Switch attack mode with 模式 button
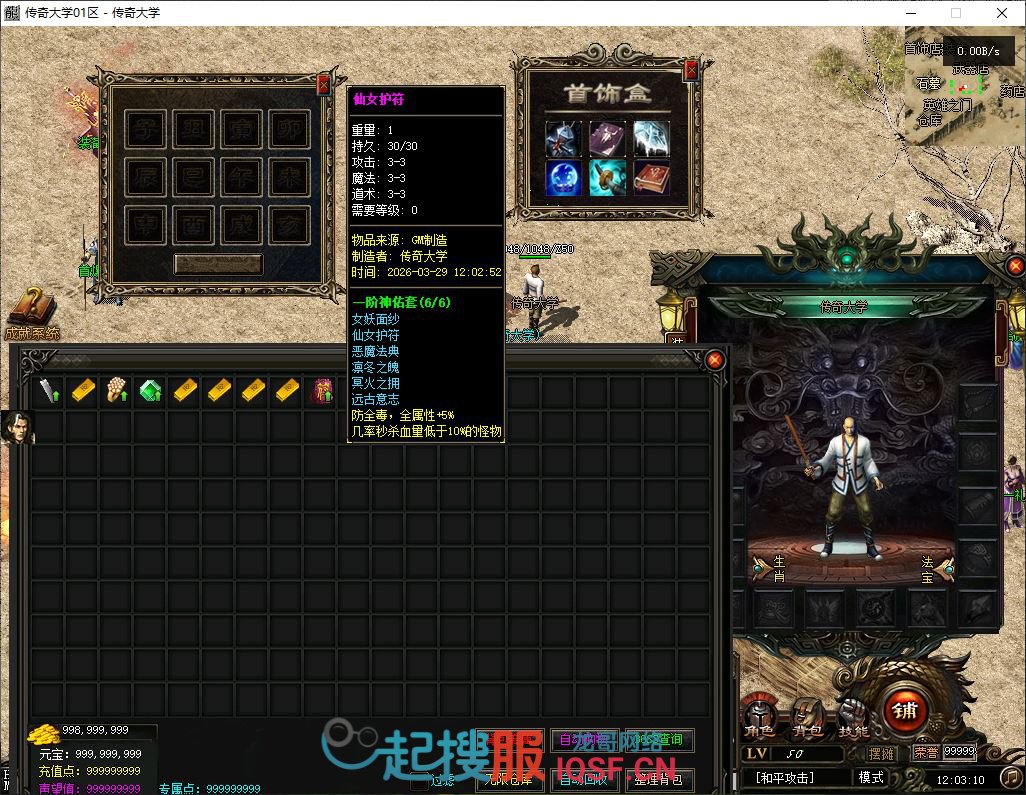Image resolution: width=1026 pixels, height=795 pixels. click(x=870, y=777)
